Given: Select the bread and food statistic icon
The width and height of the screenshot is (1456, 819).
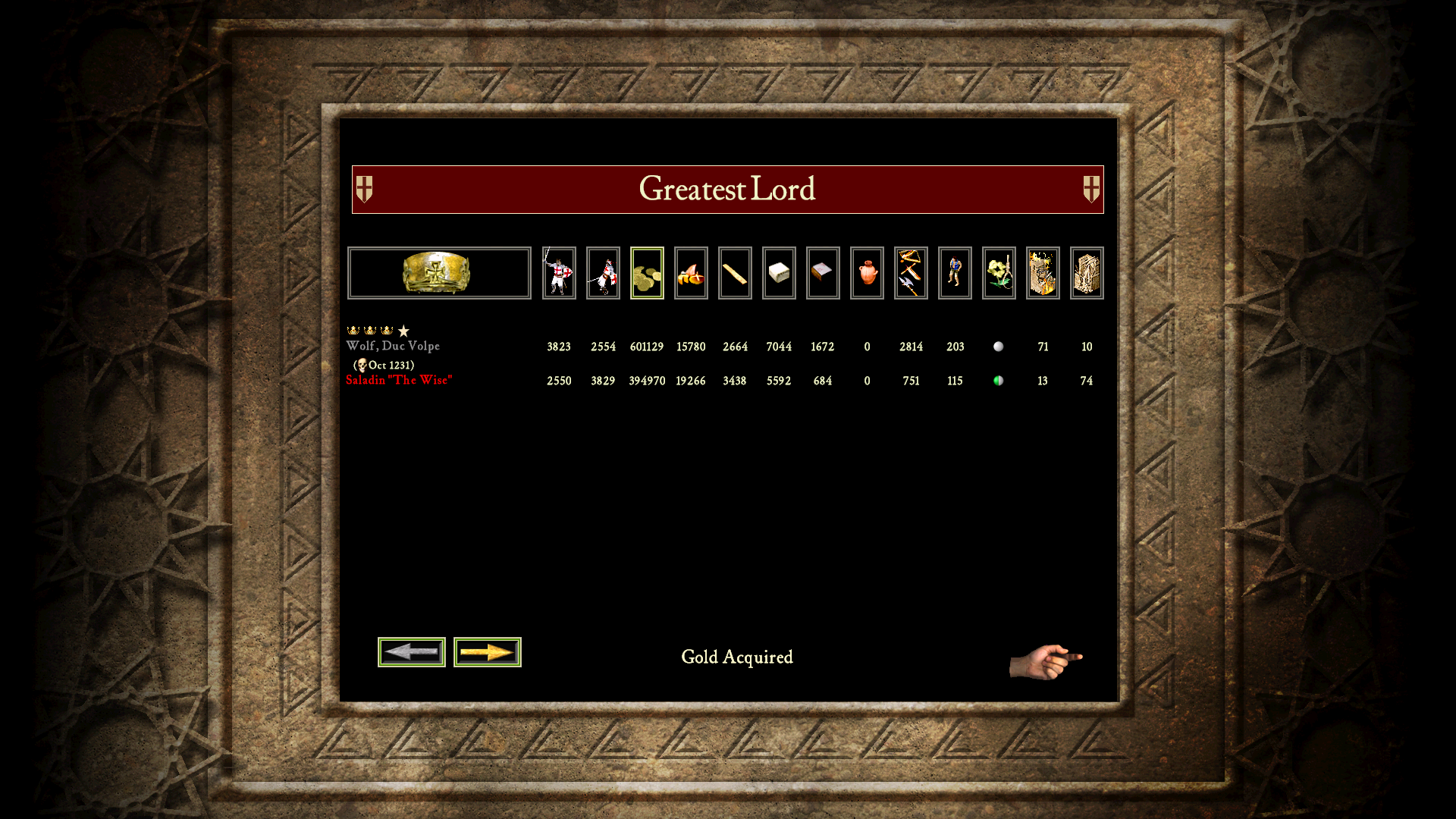Looking at the screenshot, I should point(691,273).
